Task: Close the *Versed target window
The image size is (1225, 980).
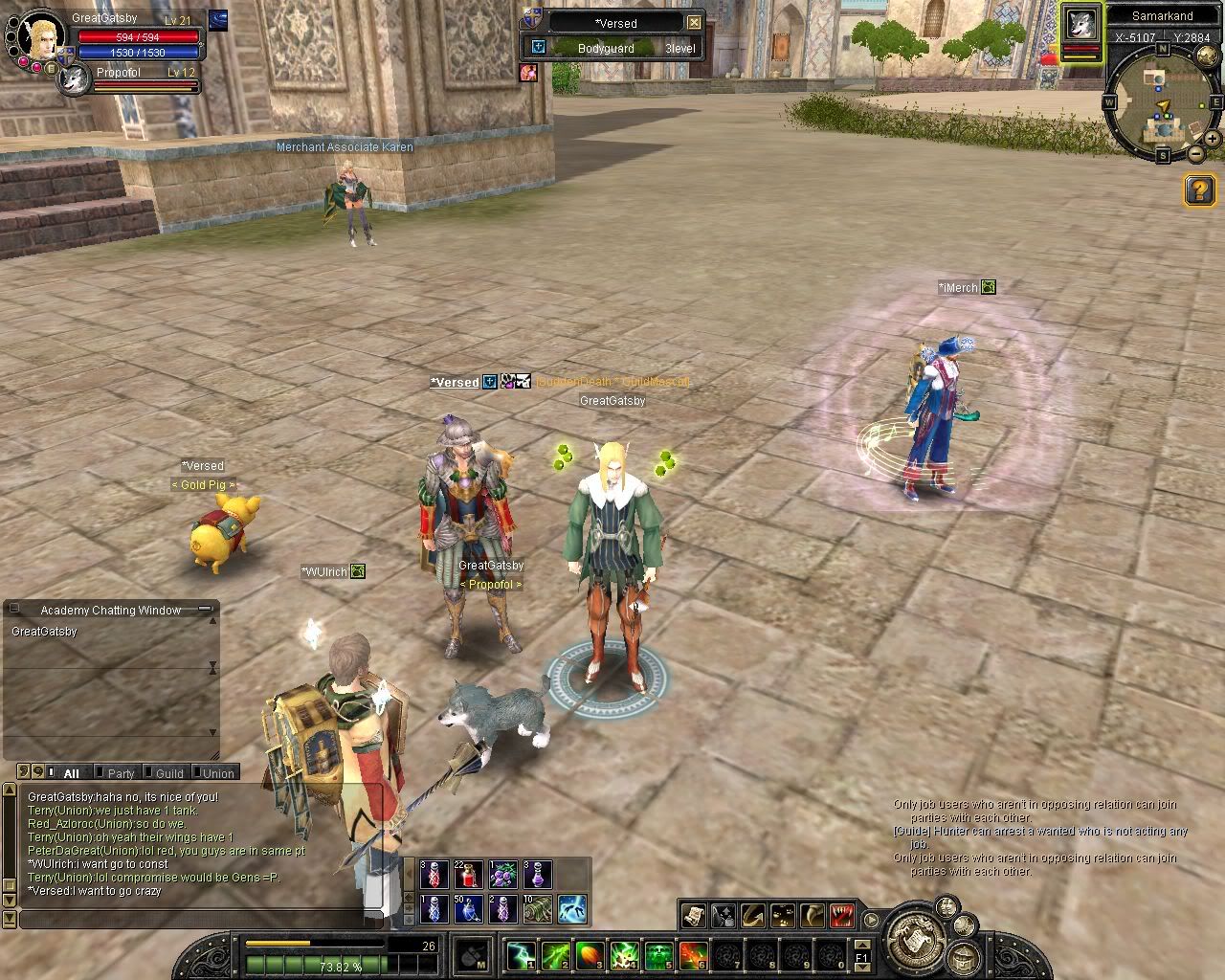Action: 695,22
